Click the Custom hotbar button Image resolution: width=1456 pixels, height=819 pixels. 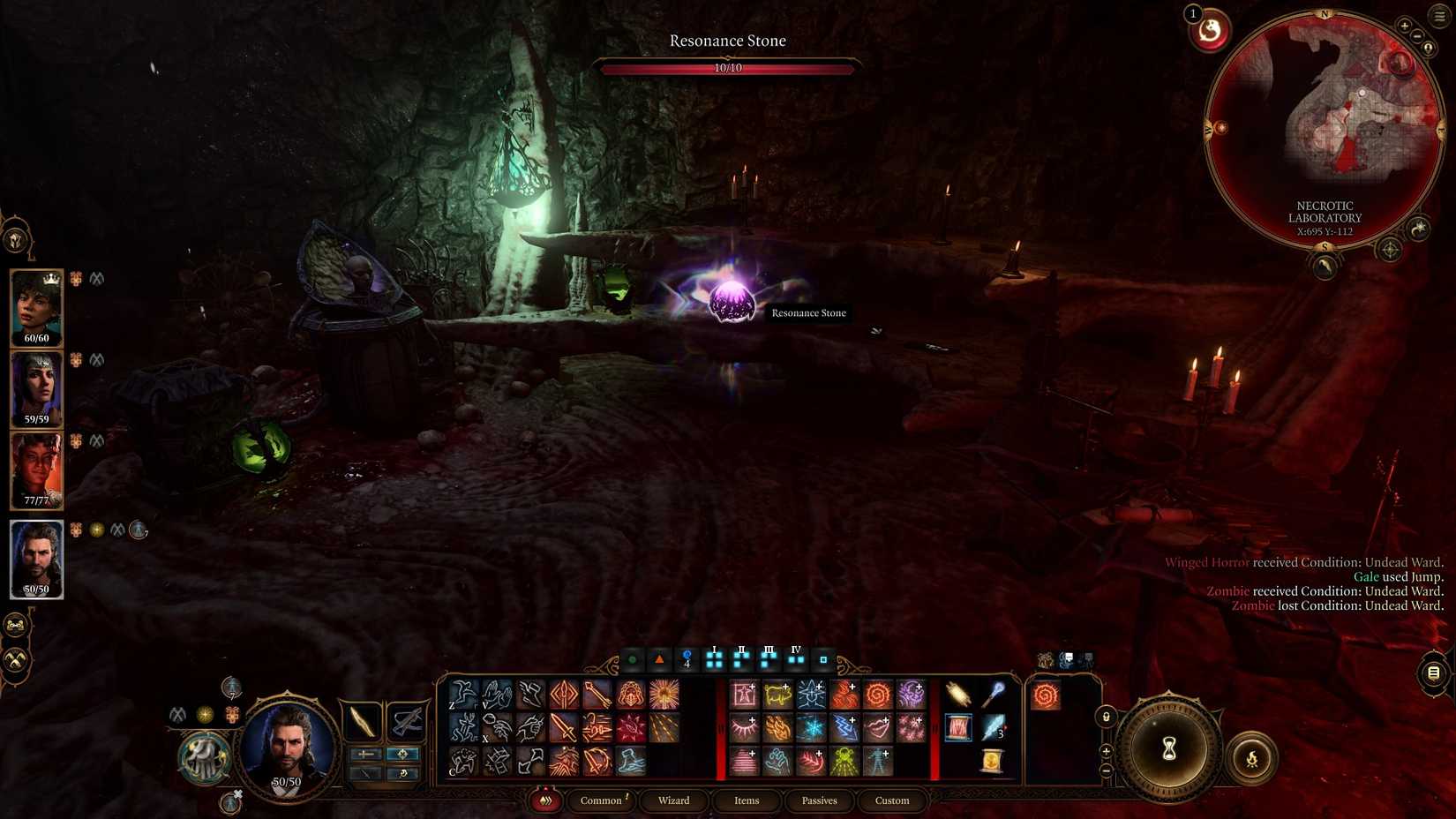[x=891, y=800]
